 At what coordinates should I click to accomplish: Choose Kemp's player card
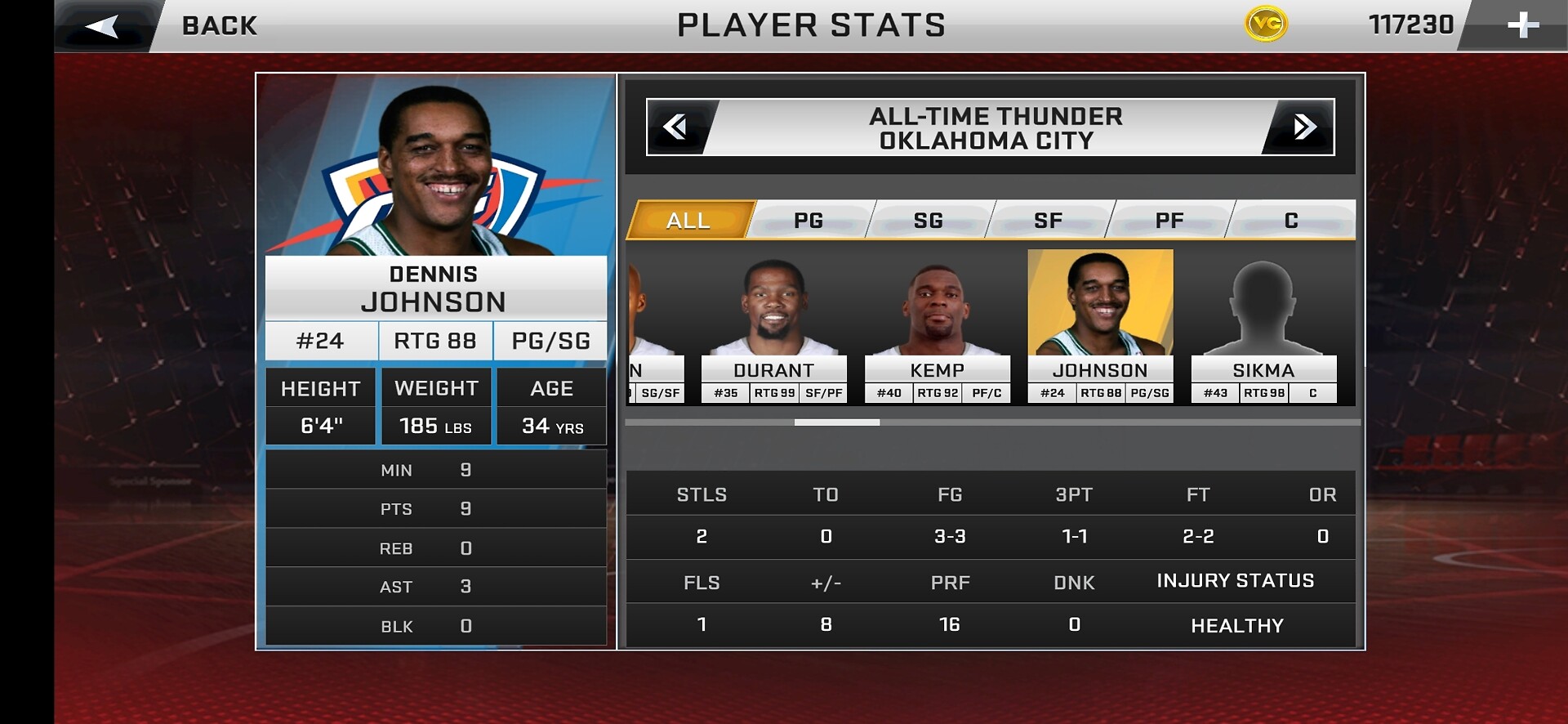coord(937,327)
